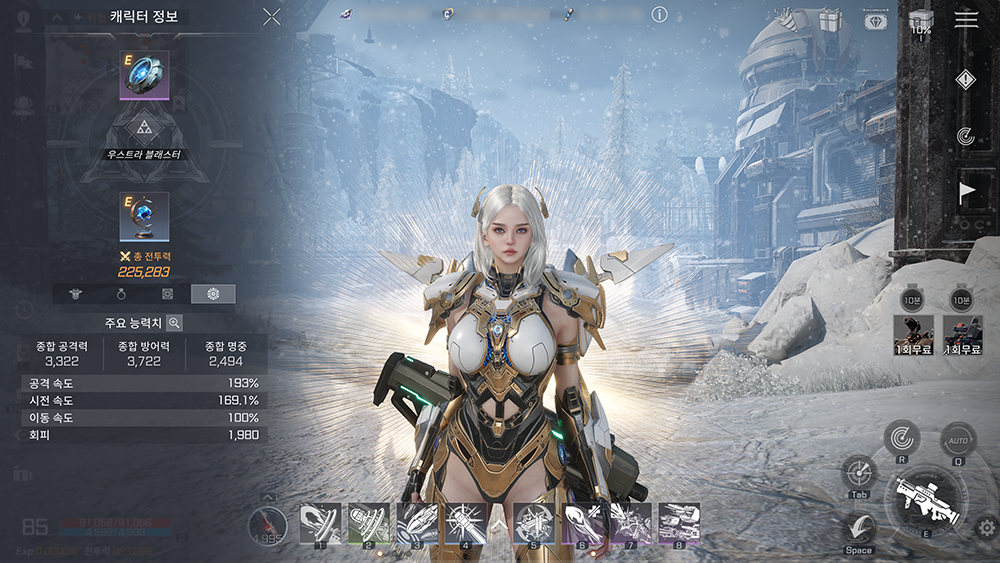Open the highlighted gear-shaped tab
The height and width of the screenshot is (563, 1000).
coord(213,294)
